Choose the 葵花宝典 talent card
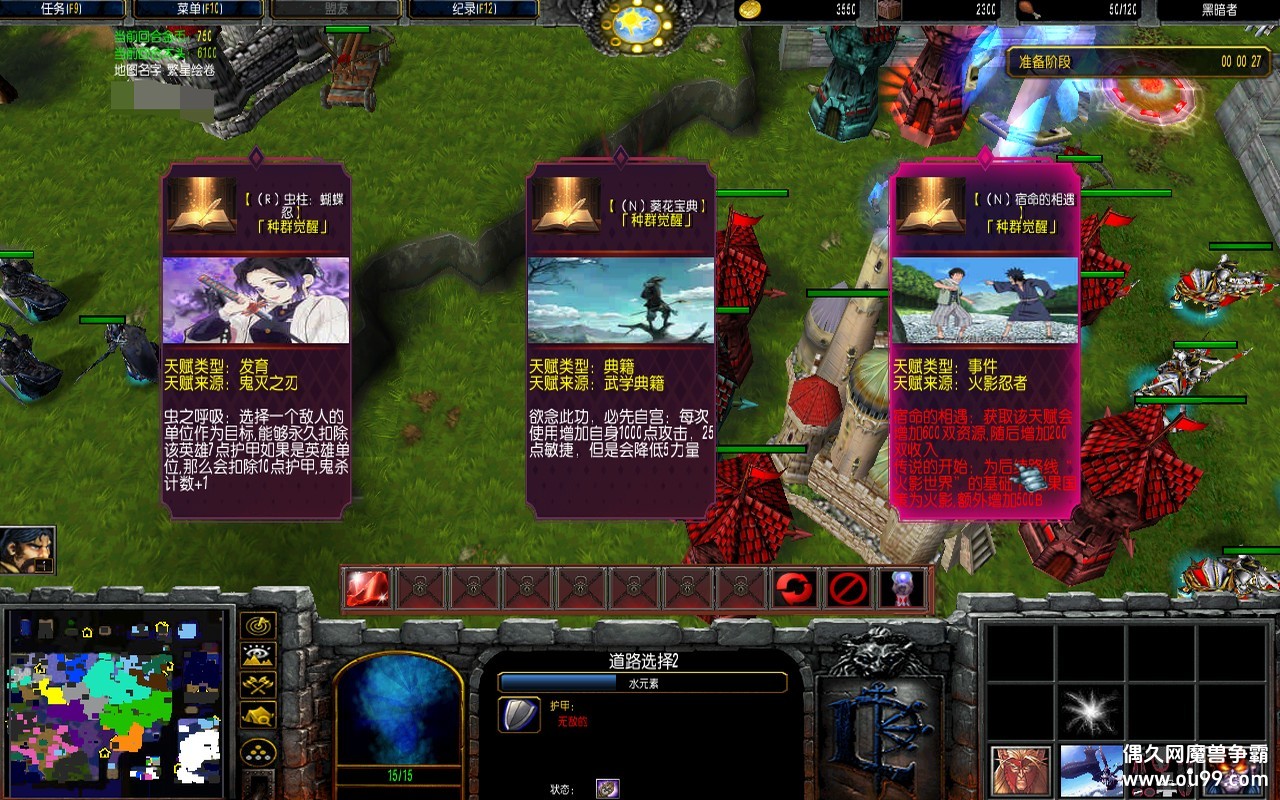Image resolution: width=1280 pixels, height=800 pixels. [x=621, y=340]
